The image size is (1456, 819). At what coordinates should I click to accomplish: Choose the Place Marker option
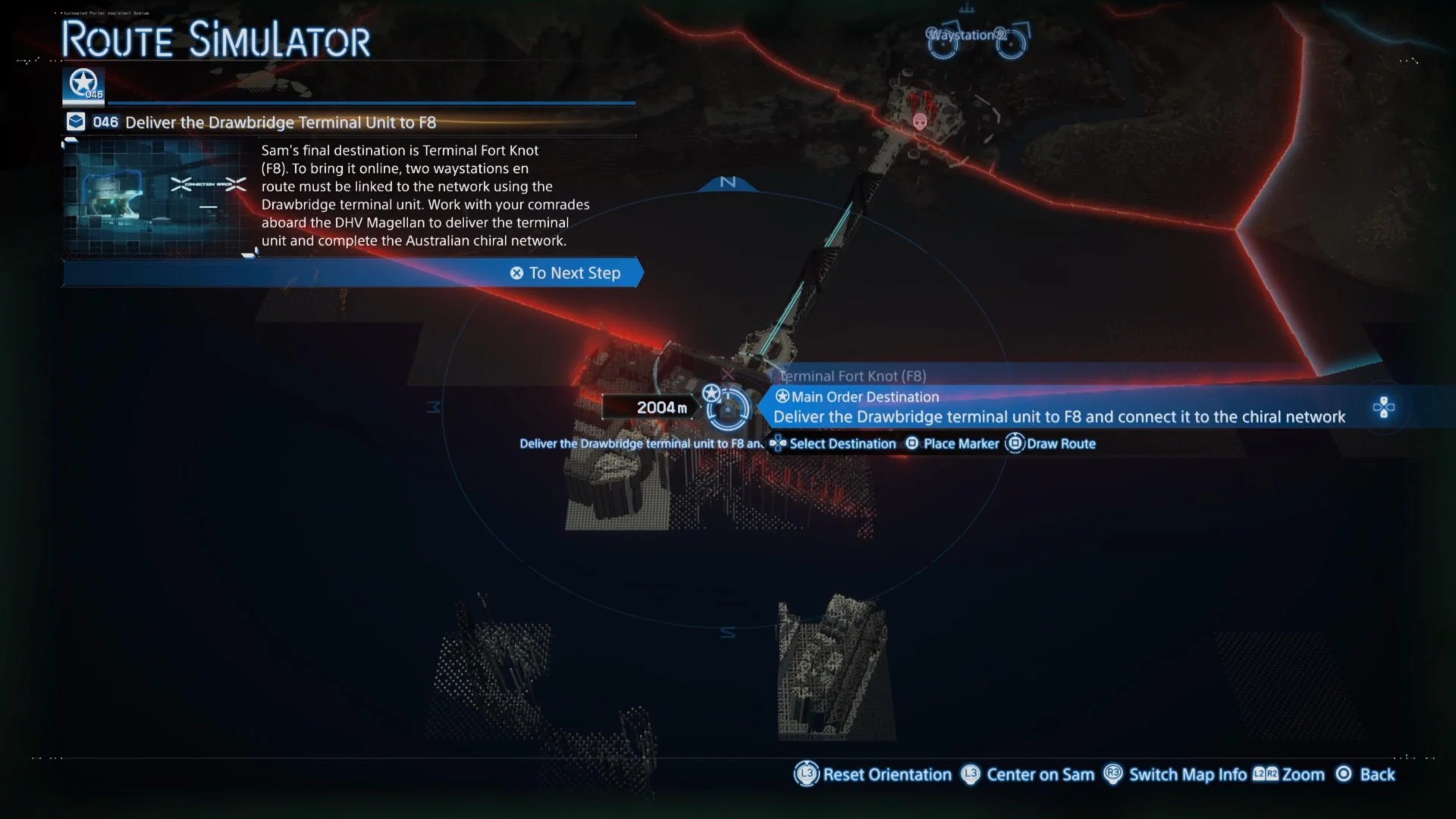[x=952, y=444]
